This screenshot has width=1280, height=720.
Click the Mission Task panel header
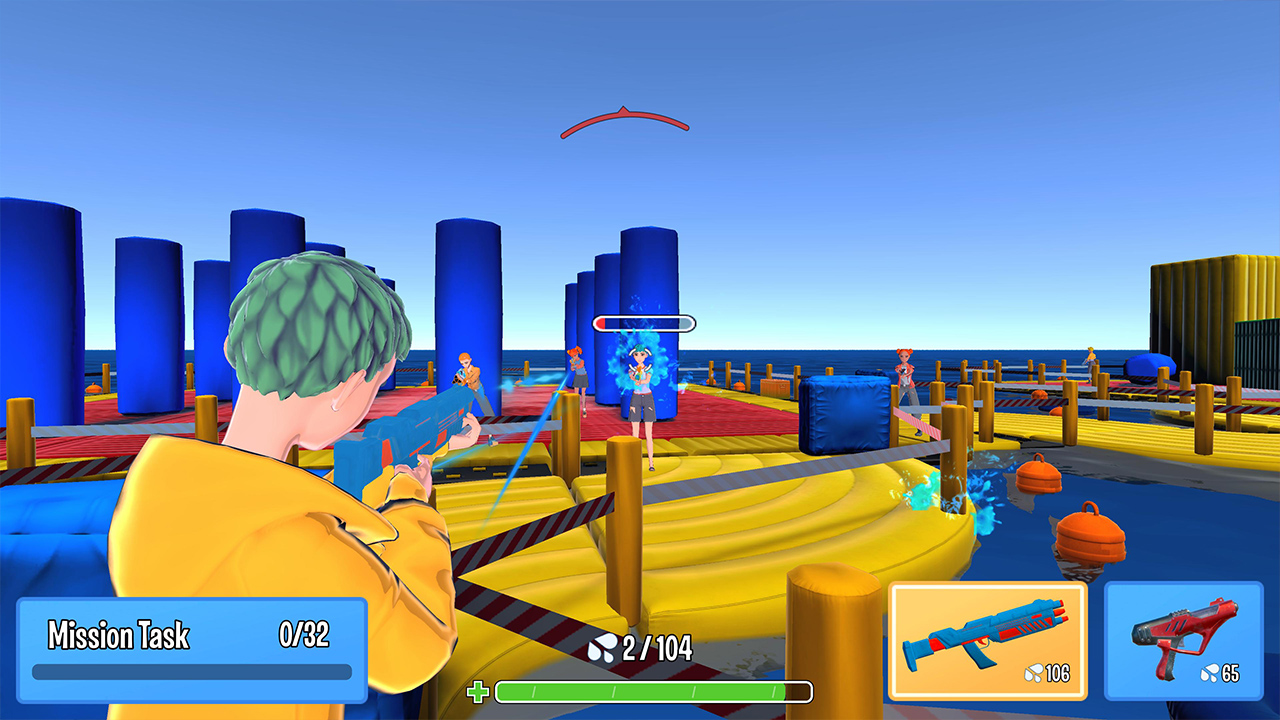(120, 635)
